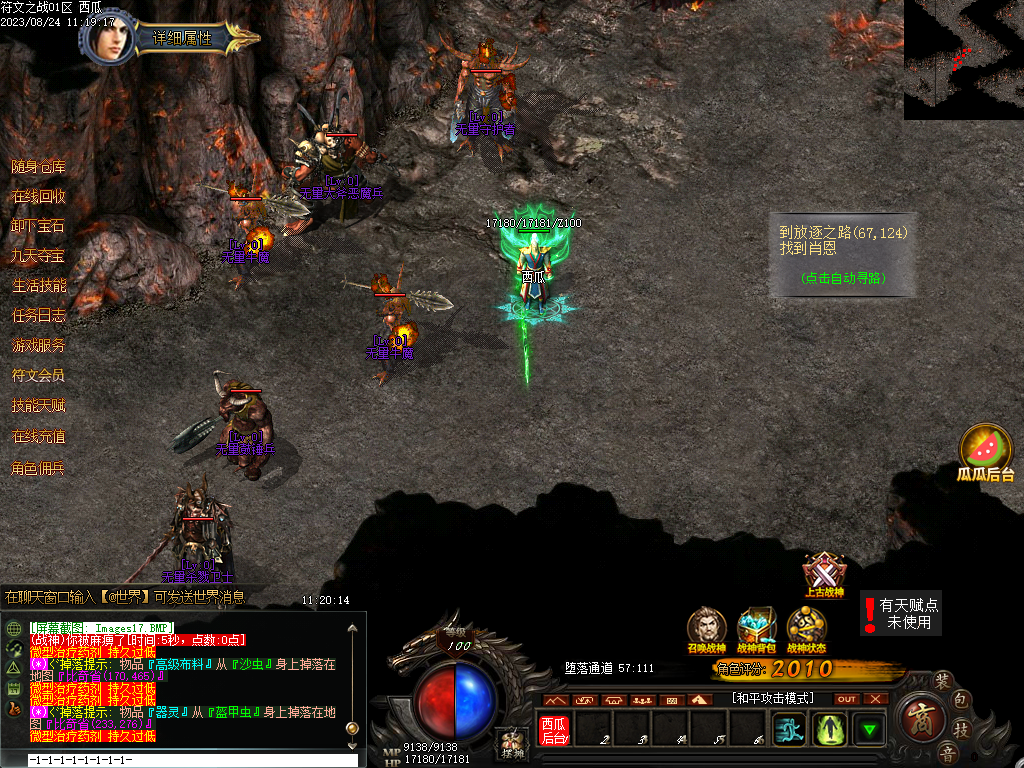Screen dimensions: 1024x768
Task: Open 随身仓库 portable warehouse
Action: tap(39, 167)
